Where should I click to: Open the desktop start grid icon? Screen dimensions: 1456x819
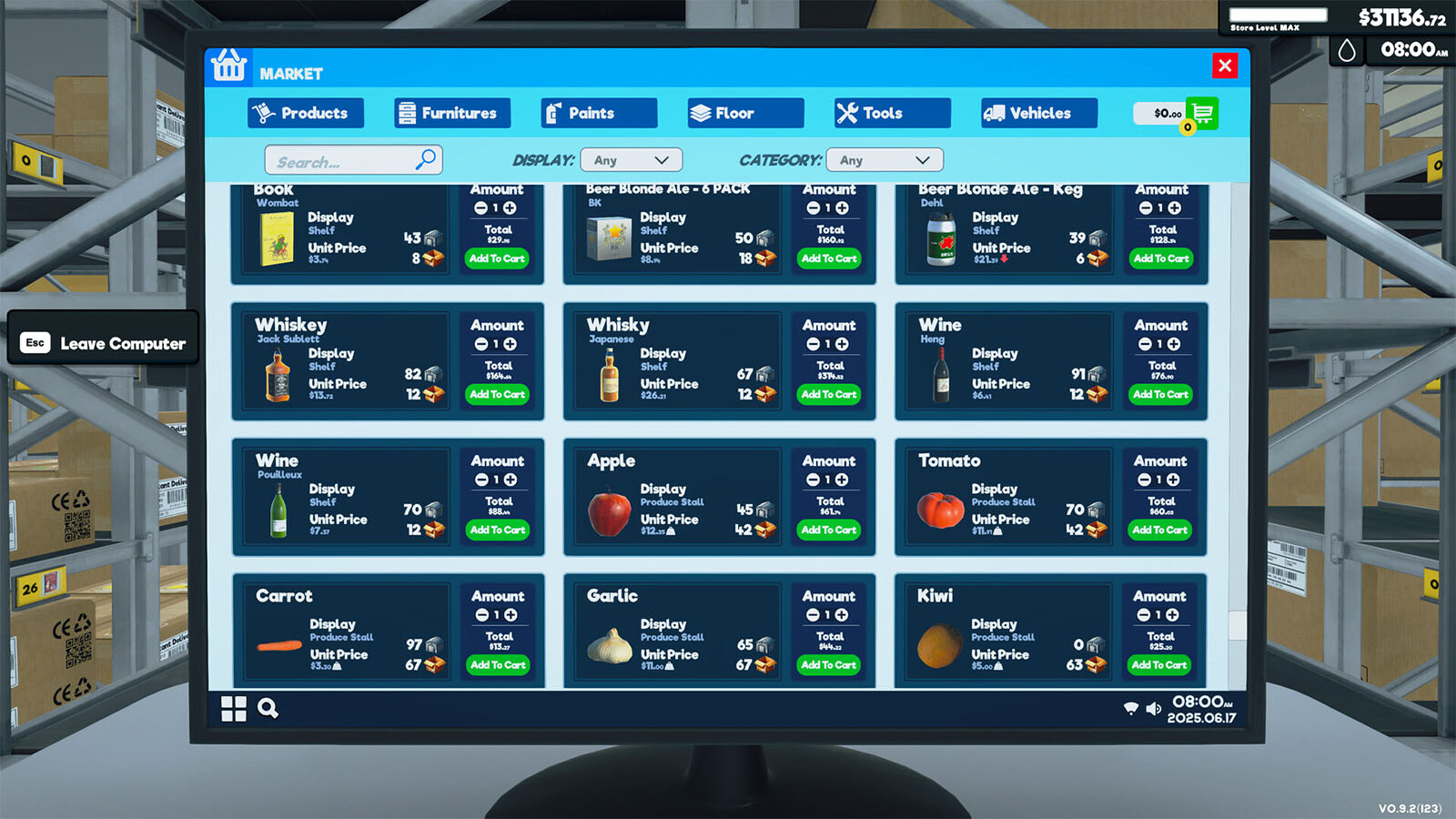tap(234, 709)
